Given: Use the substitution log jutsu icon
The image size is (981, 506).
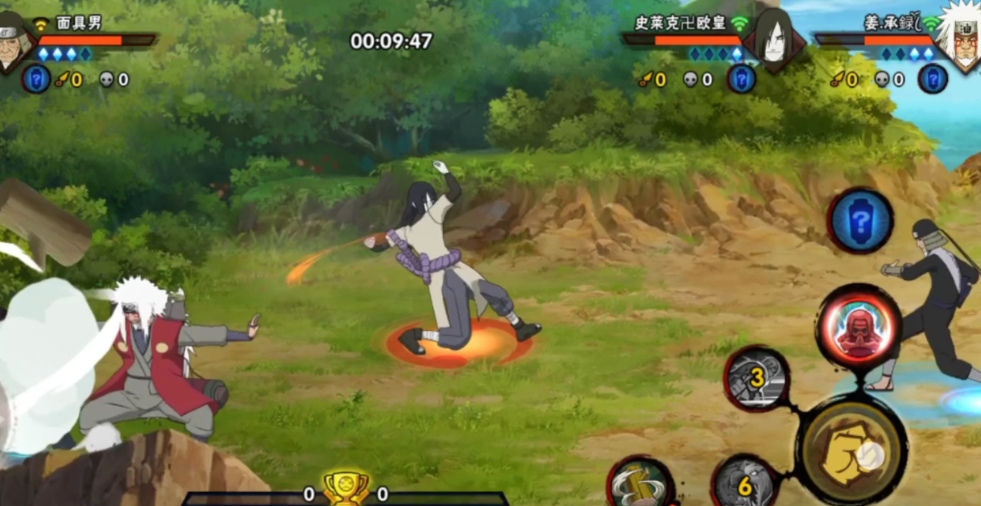Looking at the screenshot, I should (641, 484).
